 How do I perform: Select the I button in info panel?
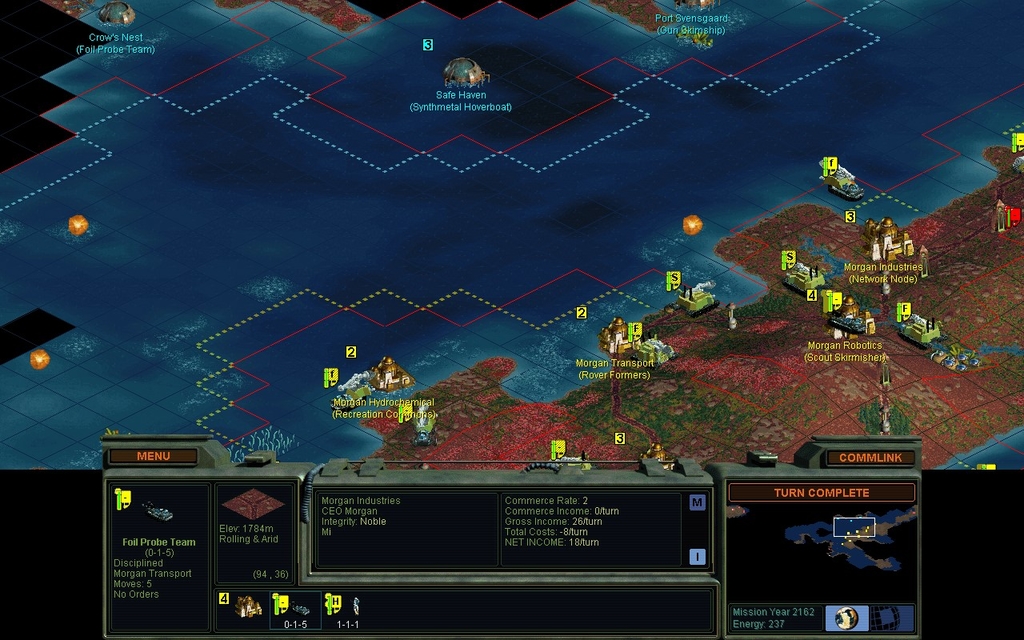coord(697,557)
